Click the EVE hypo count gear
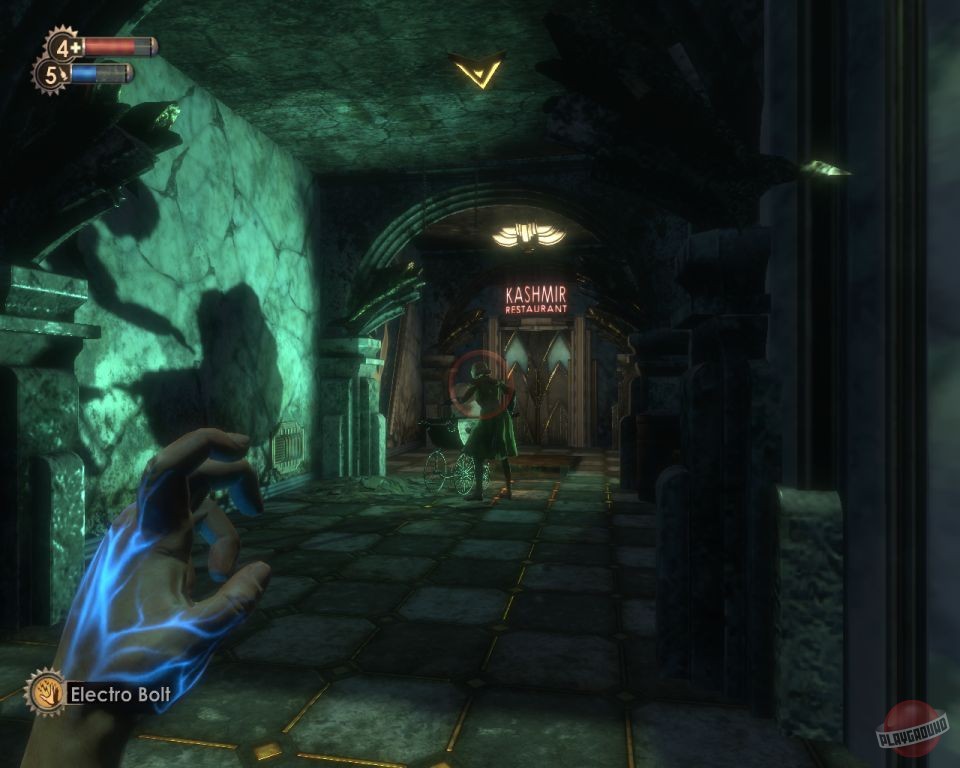 pos(52,73)
